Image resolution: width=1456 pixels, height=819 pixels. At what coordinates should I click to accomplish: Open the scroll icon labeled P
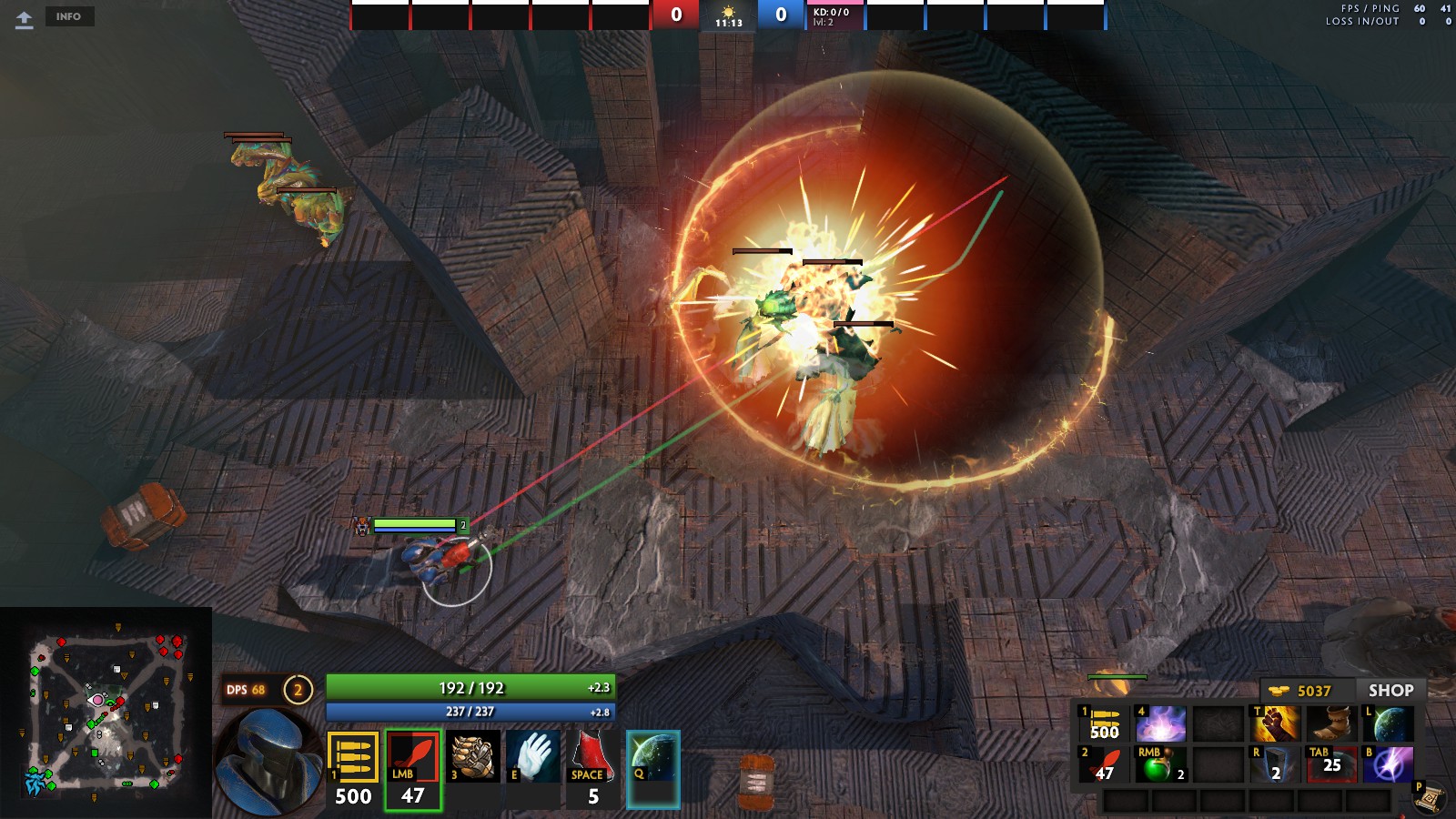1430,798
